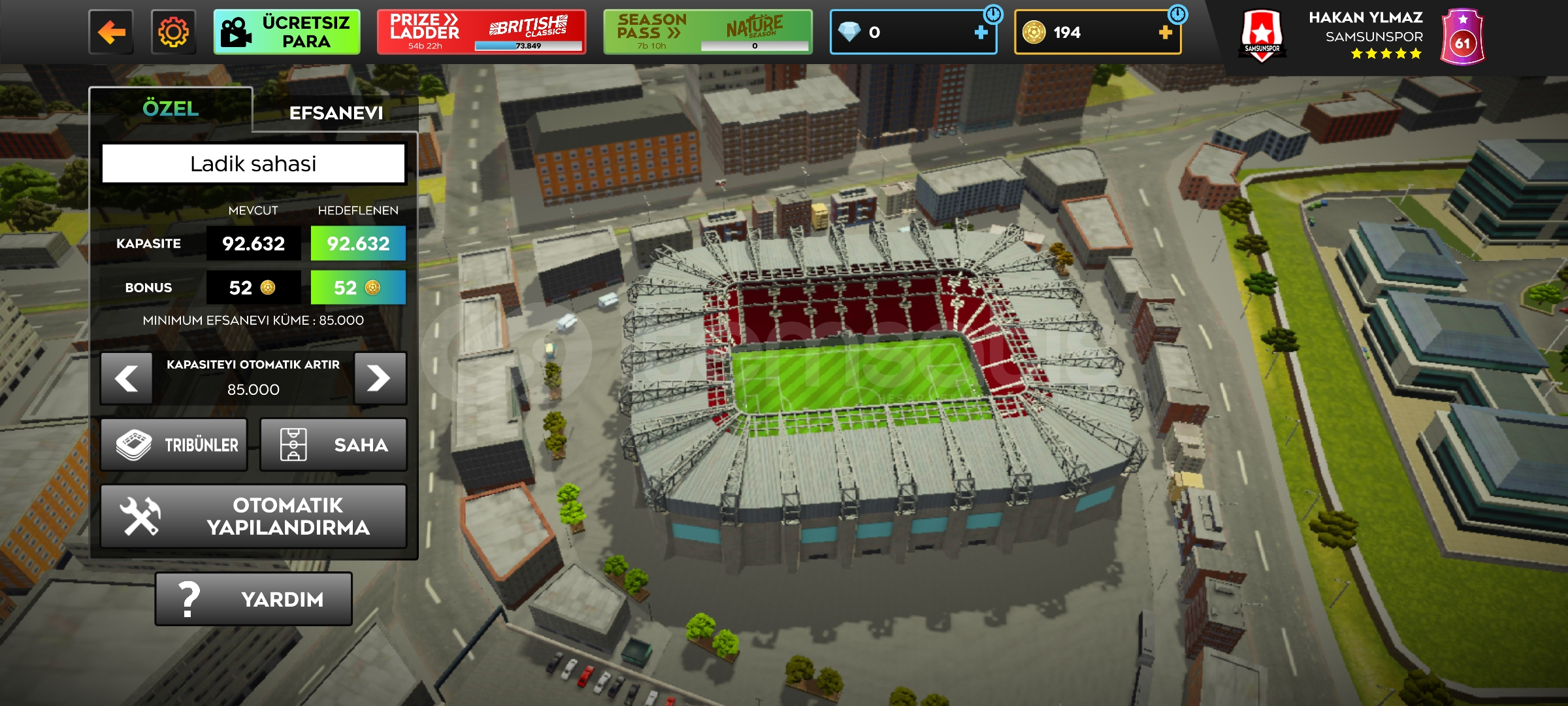Decrease auto capacity with the left arrow
This screenshot has height=706, width=1568.
pyautogui.click(x=127, y=378)
